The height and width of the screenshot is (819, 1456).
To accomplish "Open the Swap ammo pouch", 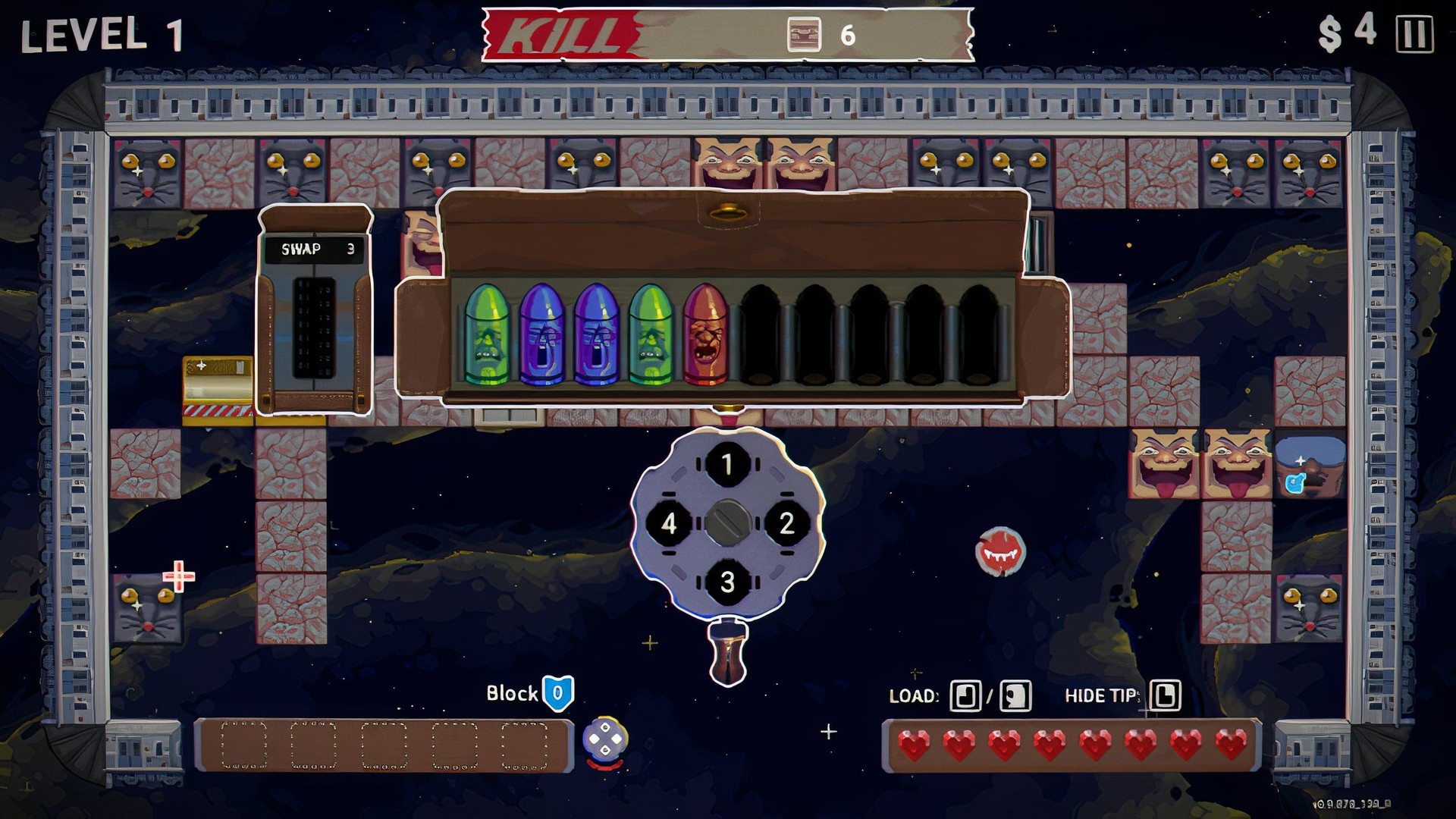I will tap(315, 311).
